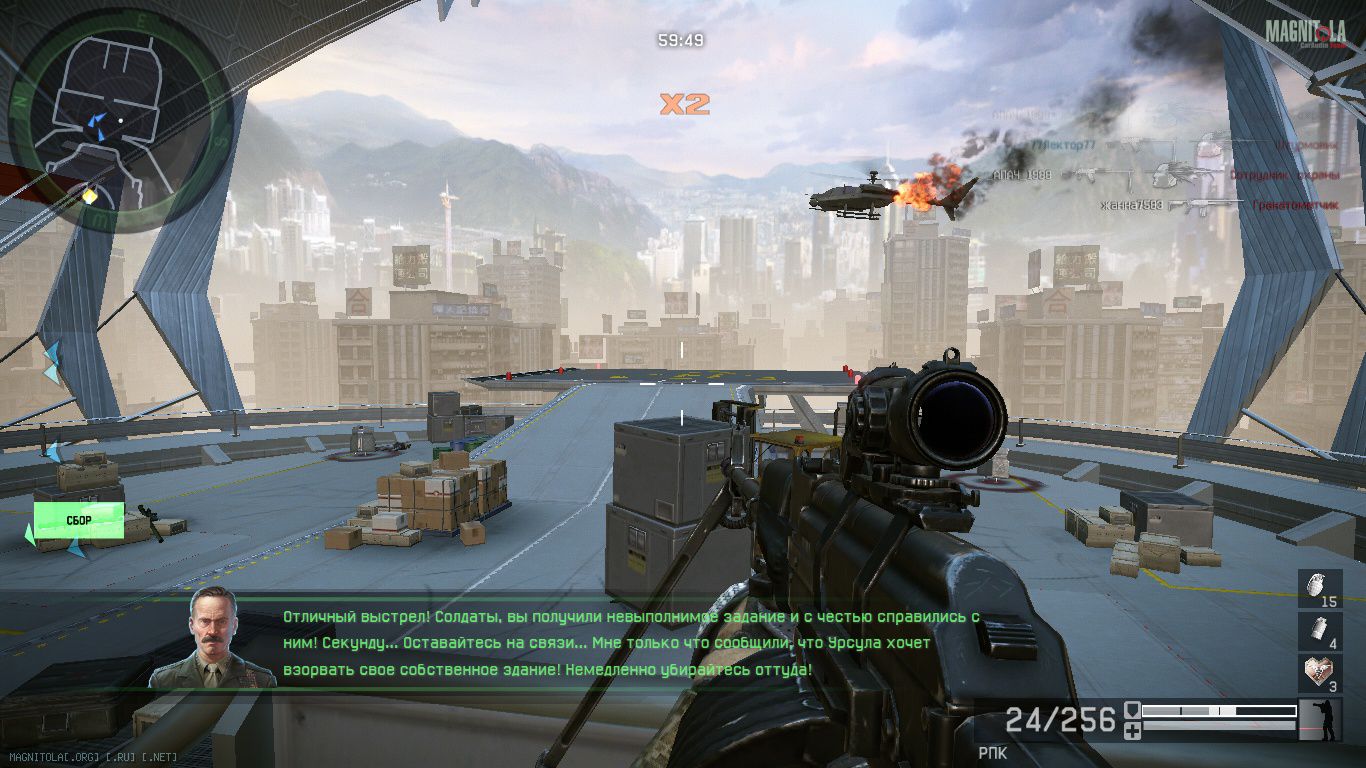The height and width of the screenshot is (768, 1366).
Task: Click the orange X2 multiplier indicator
Action: pos(685,104)
